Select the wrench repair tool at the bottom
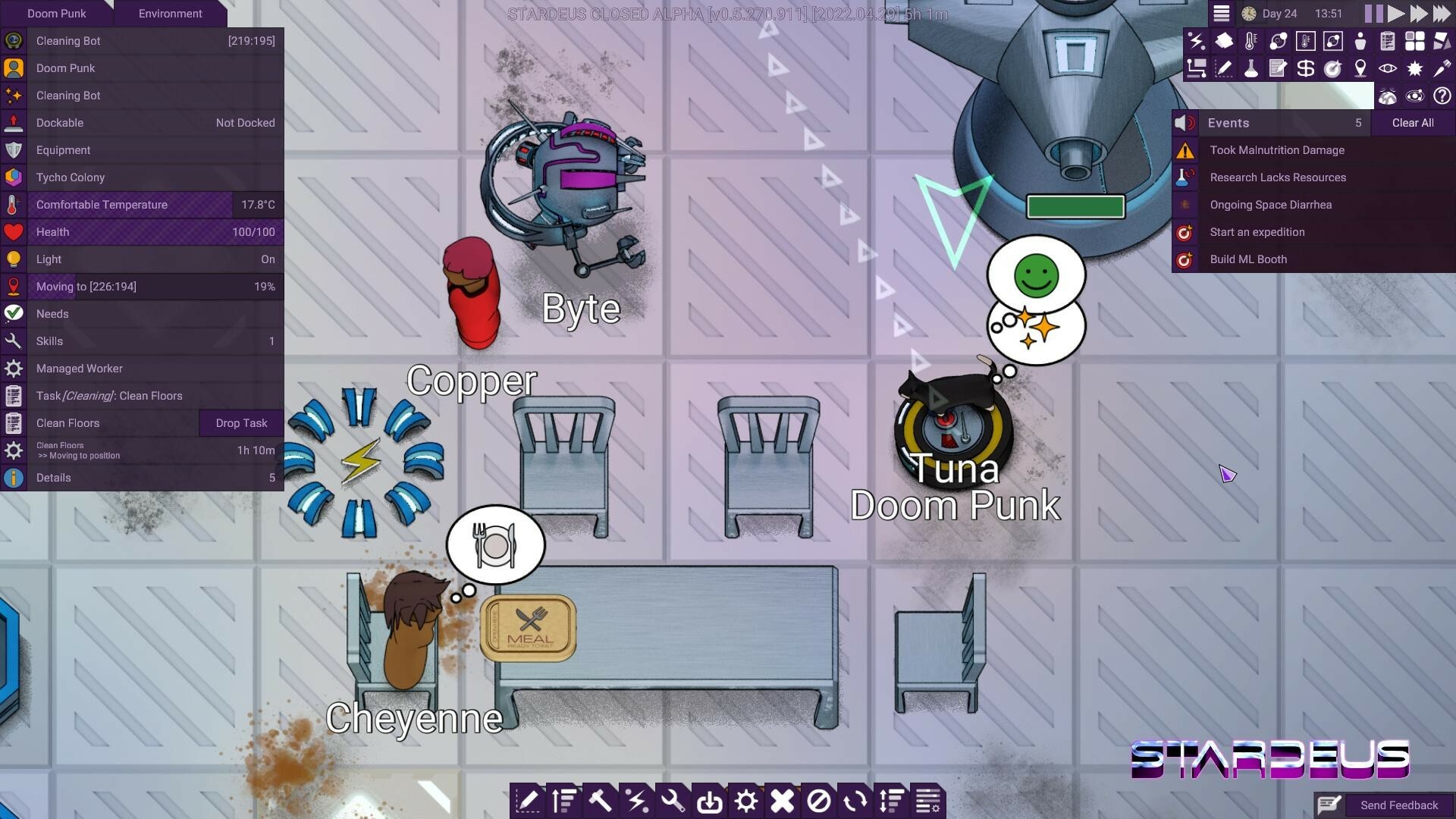 coord(674,800)
